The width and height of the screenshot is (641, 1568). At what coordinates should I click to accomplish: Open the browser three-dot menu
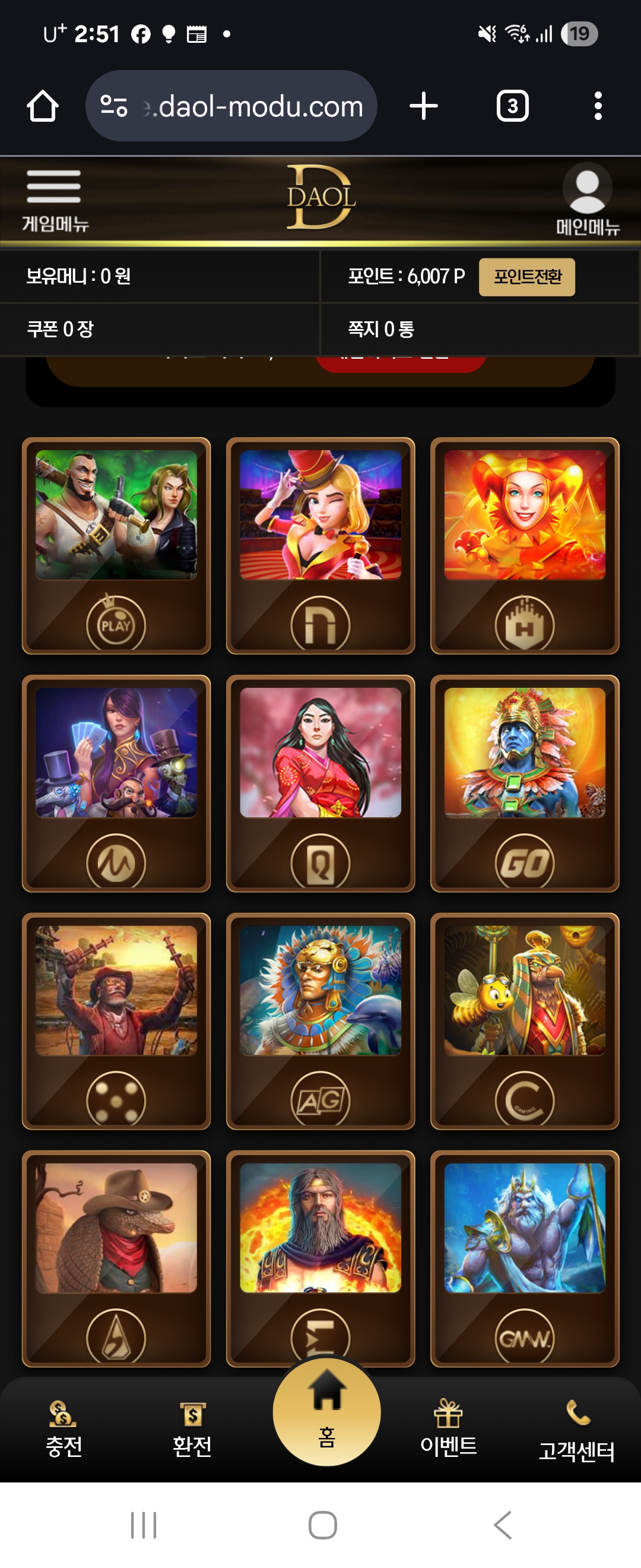point(598,106)
